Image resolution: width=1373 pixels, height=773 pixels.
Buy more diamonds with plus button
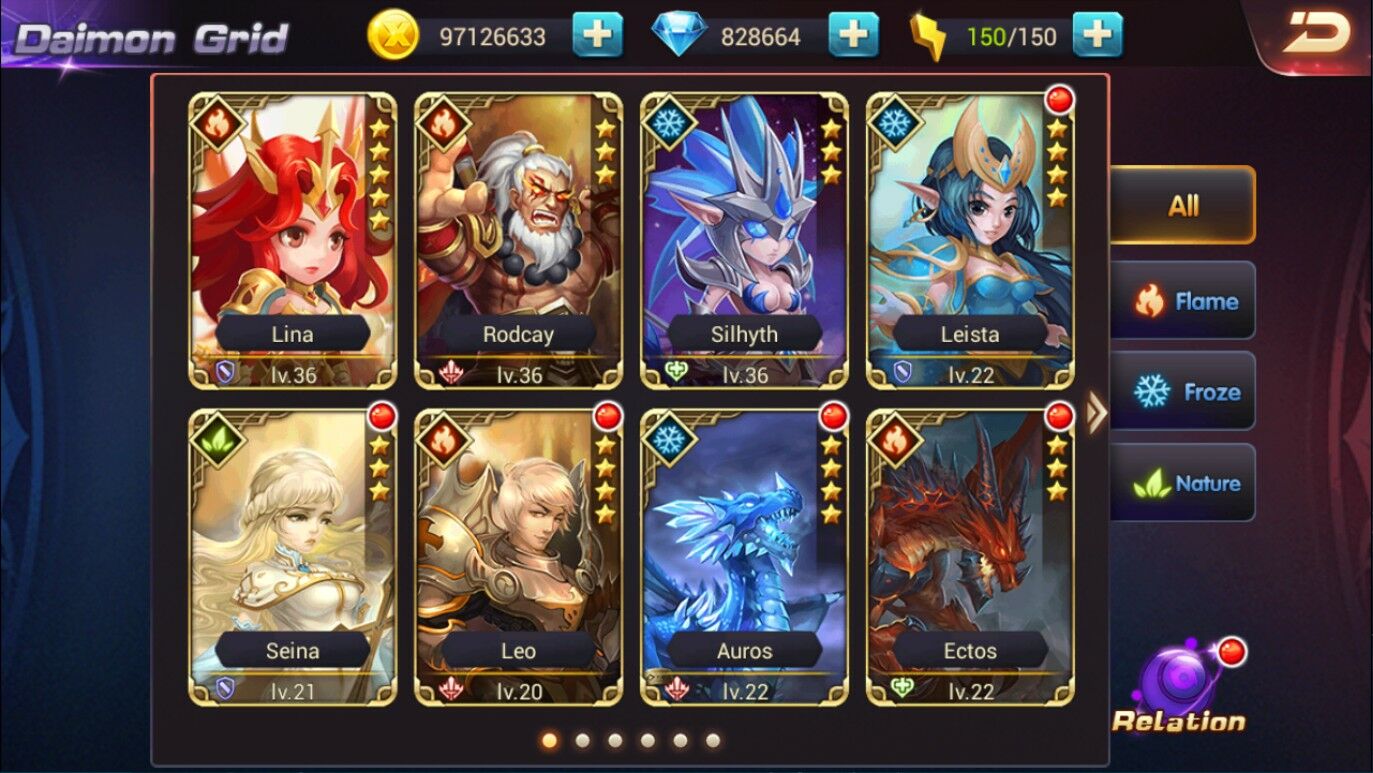[853, 37]
